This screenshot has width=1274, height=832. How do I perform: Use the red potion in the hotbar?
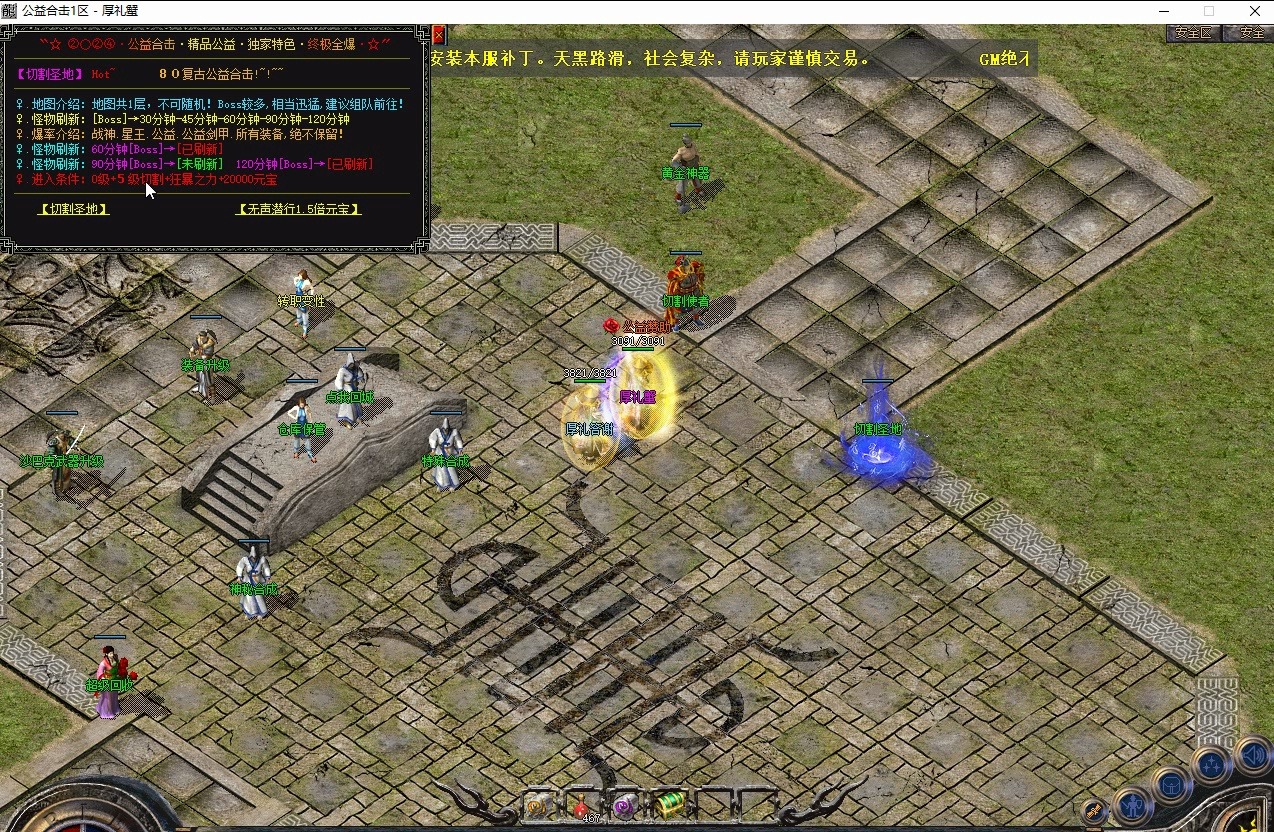pos(581,805)
